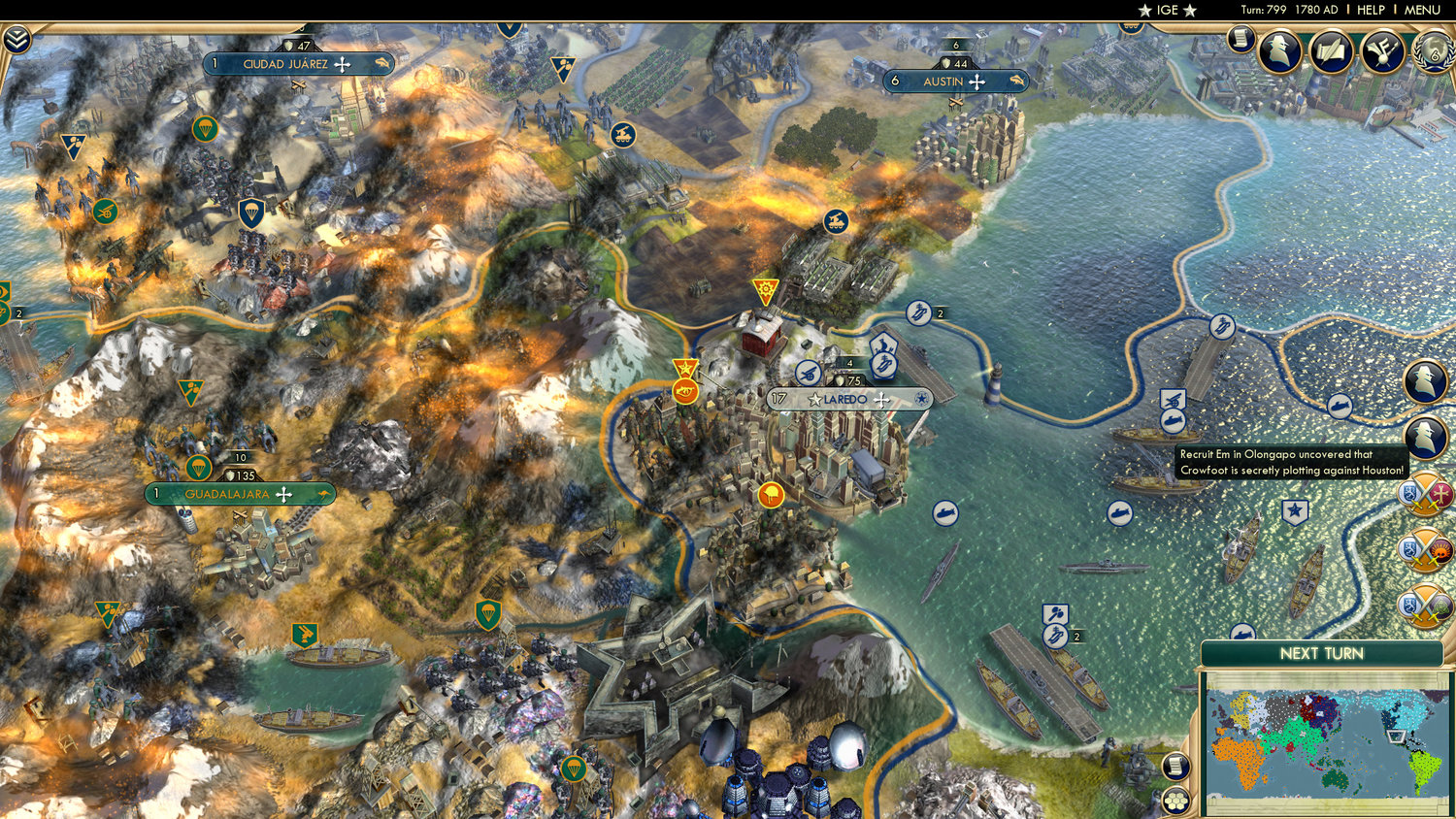This screenshot has width=1456, height=819.
Task: Open HELP from the top bar
Action: point(1372,11)
